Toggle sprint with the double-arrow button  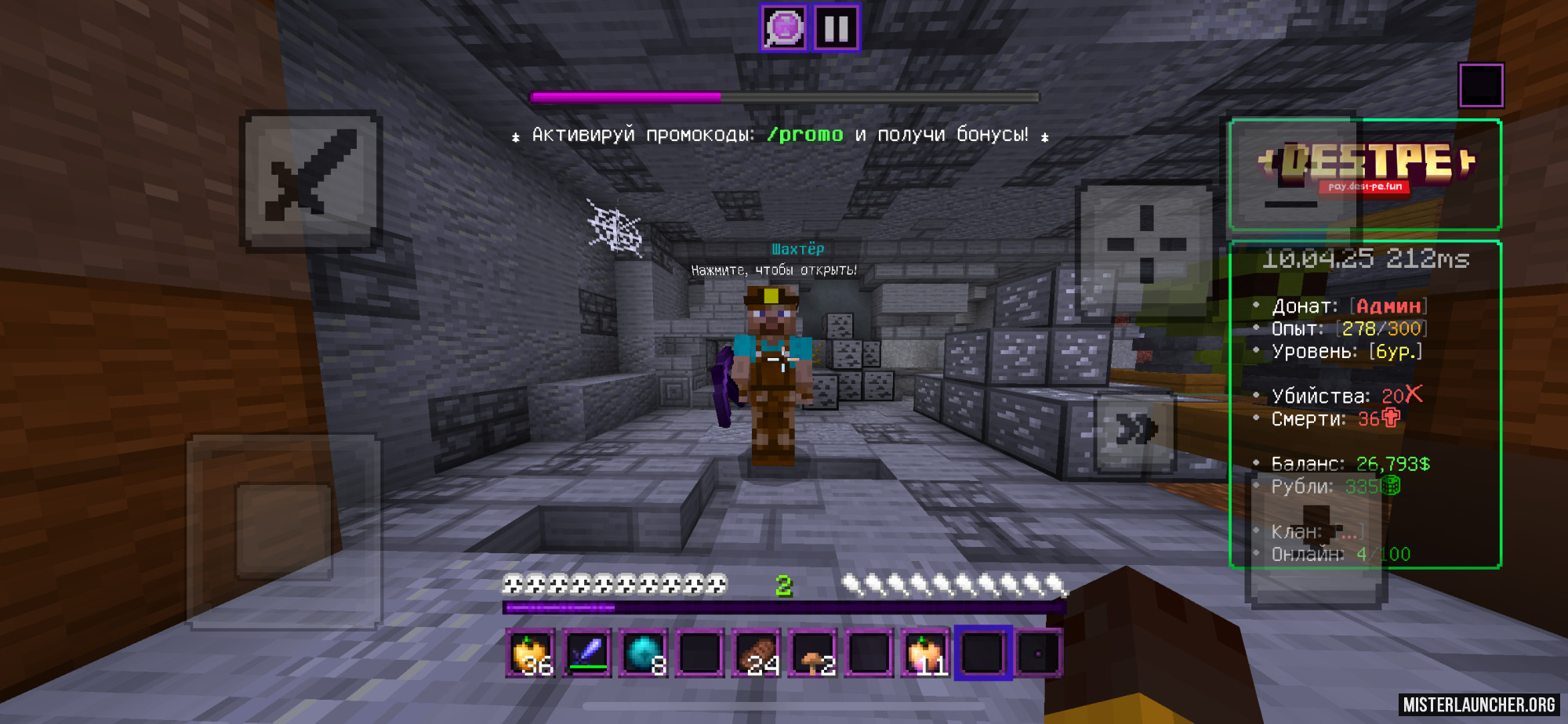pyautogui.click(x=1135, y=429)
